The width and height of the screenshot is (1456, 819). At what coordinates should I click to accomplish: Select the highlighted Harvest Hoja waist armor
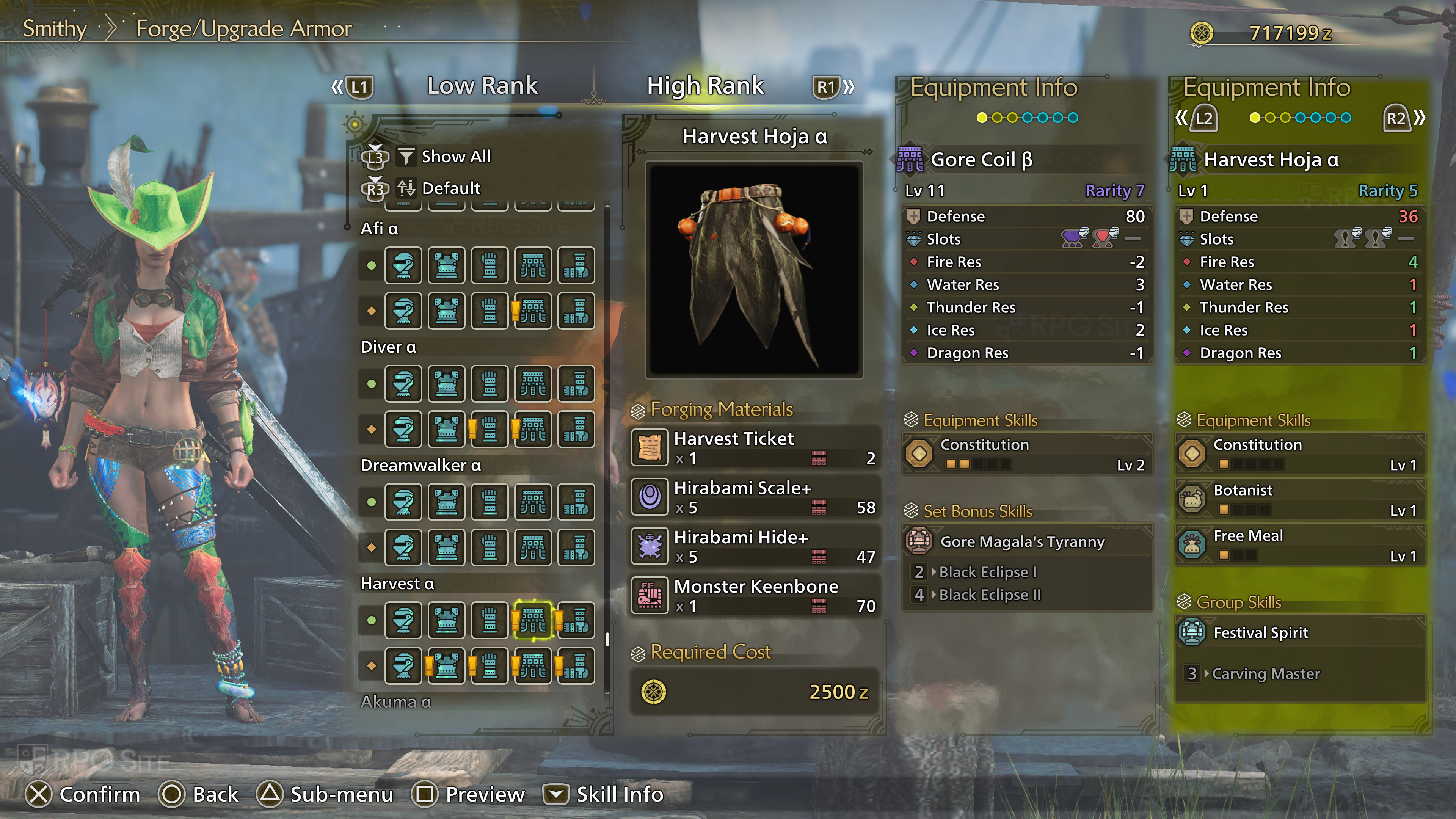coord(532,620)
